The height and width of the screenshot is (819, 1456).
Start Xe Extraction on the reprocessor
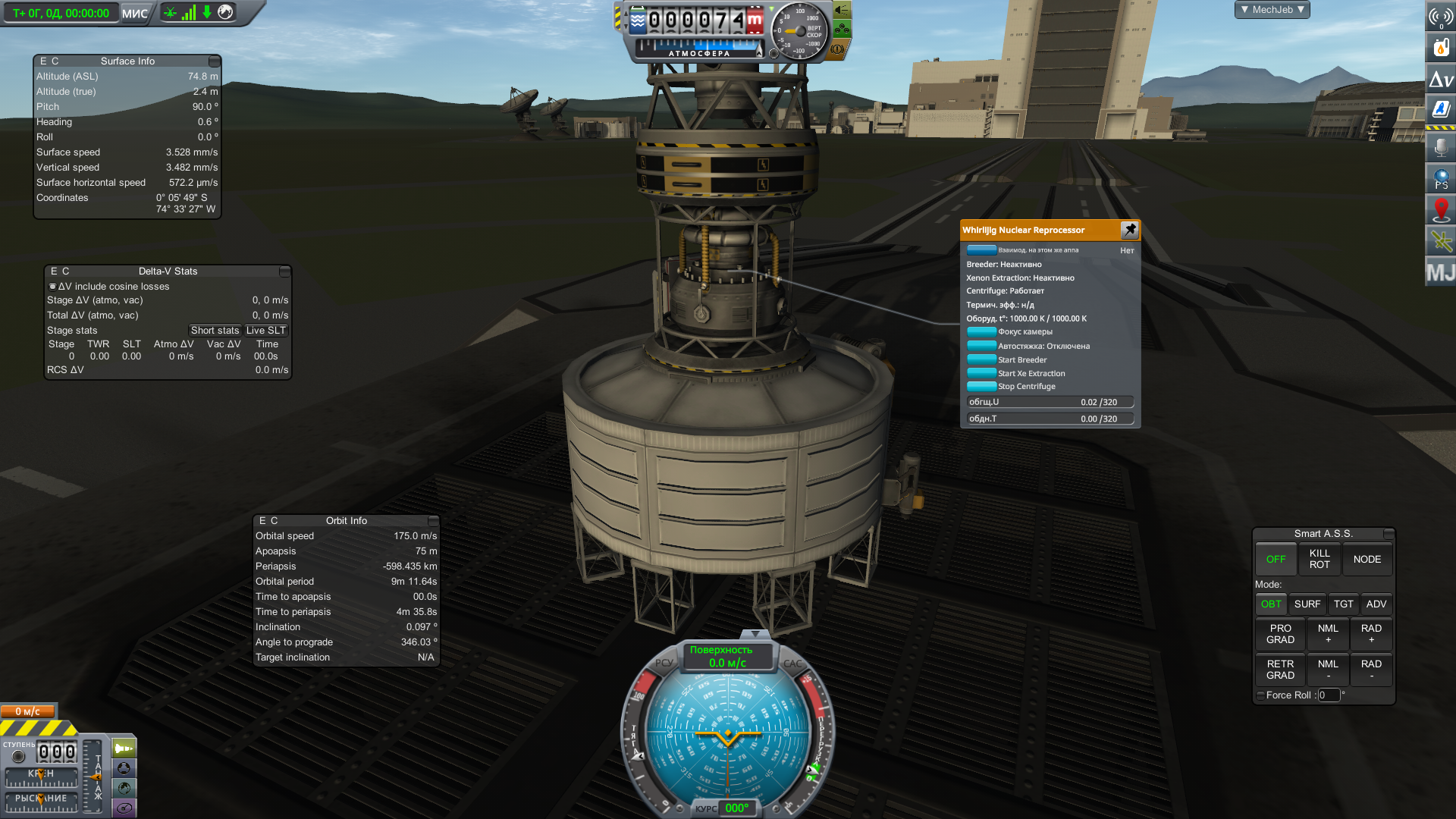pos(982,374)
